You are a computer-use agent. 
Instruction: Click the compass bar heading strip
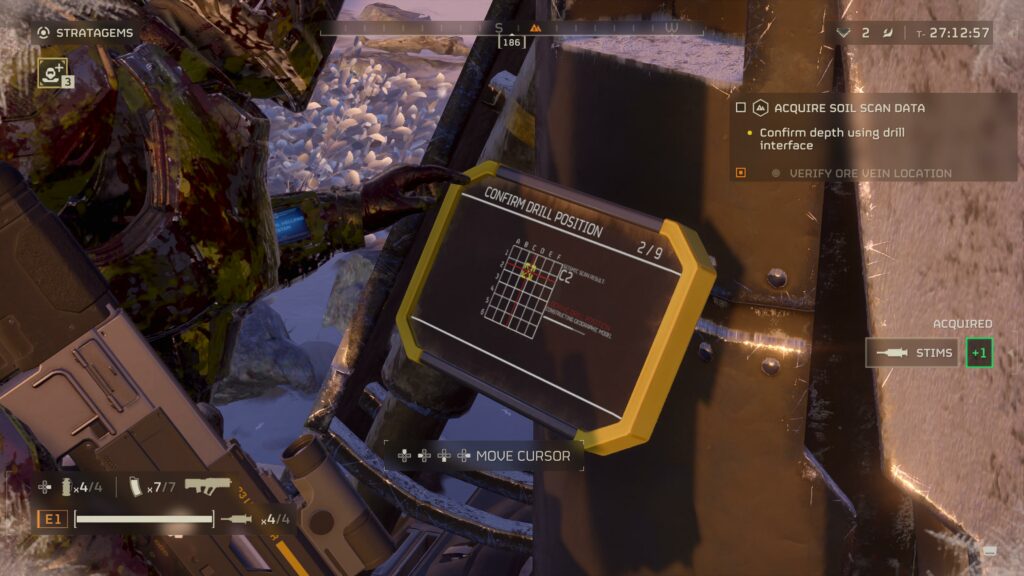[x=511, y=28]
